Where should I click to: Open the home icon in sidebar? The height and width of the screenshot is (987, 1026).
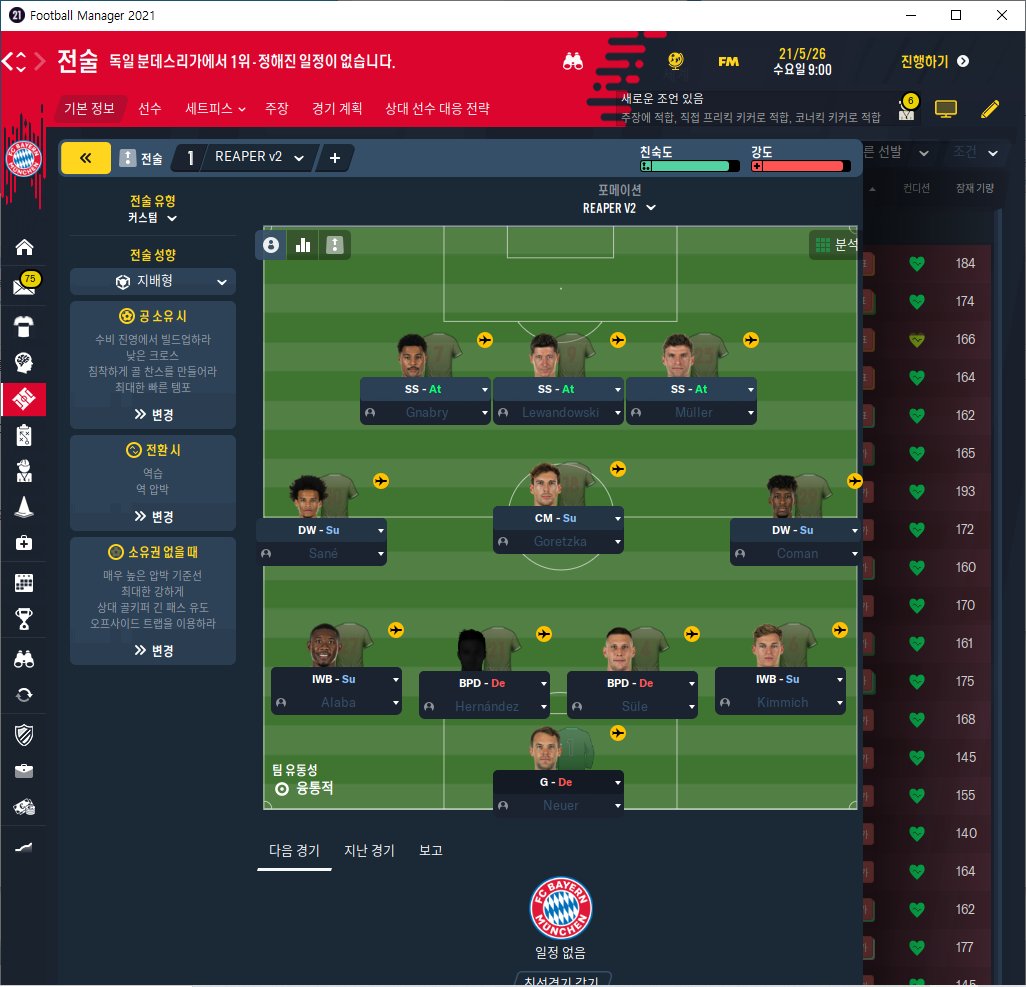[x=24, y=248]
